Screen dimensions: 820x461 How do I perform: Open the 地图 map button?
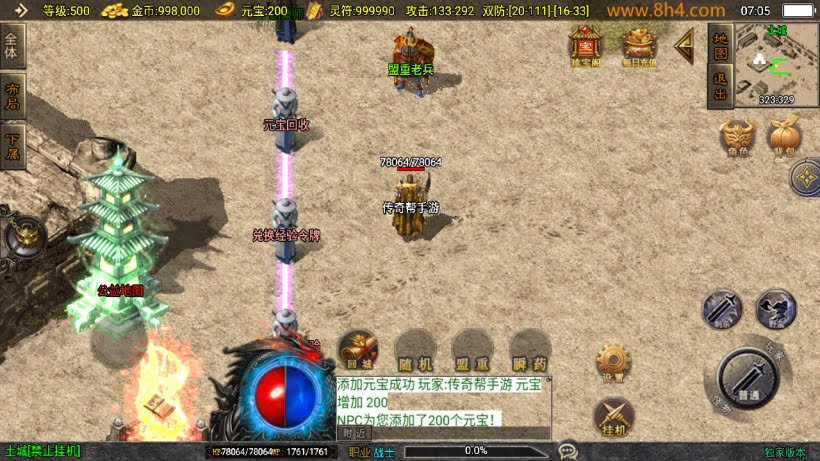(719, 44)
